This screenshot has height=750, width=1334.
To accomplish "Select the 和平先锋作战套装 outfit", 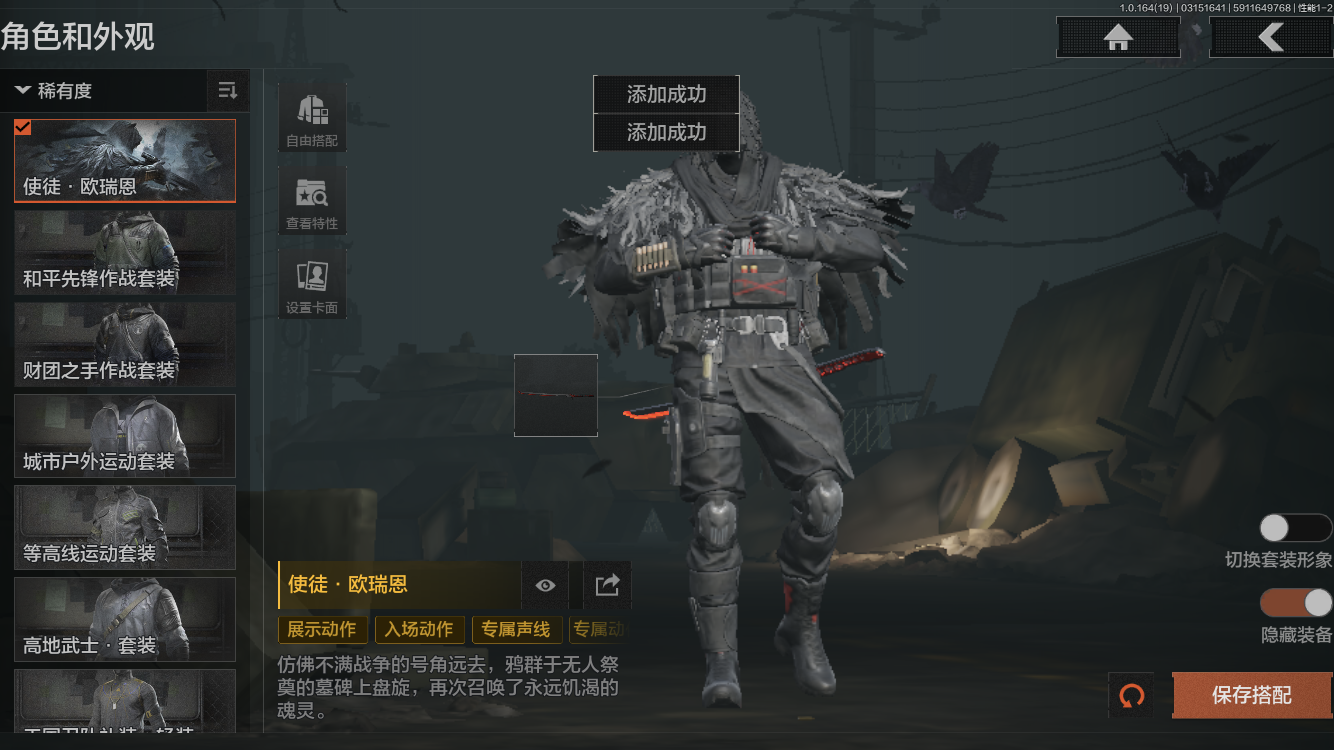I will point(124,252).
